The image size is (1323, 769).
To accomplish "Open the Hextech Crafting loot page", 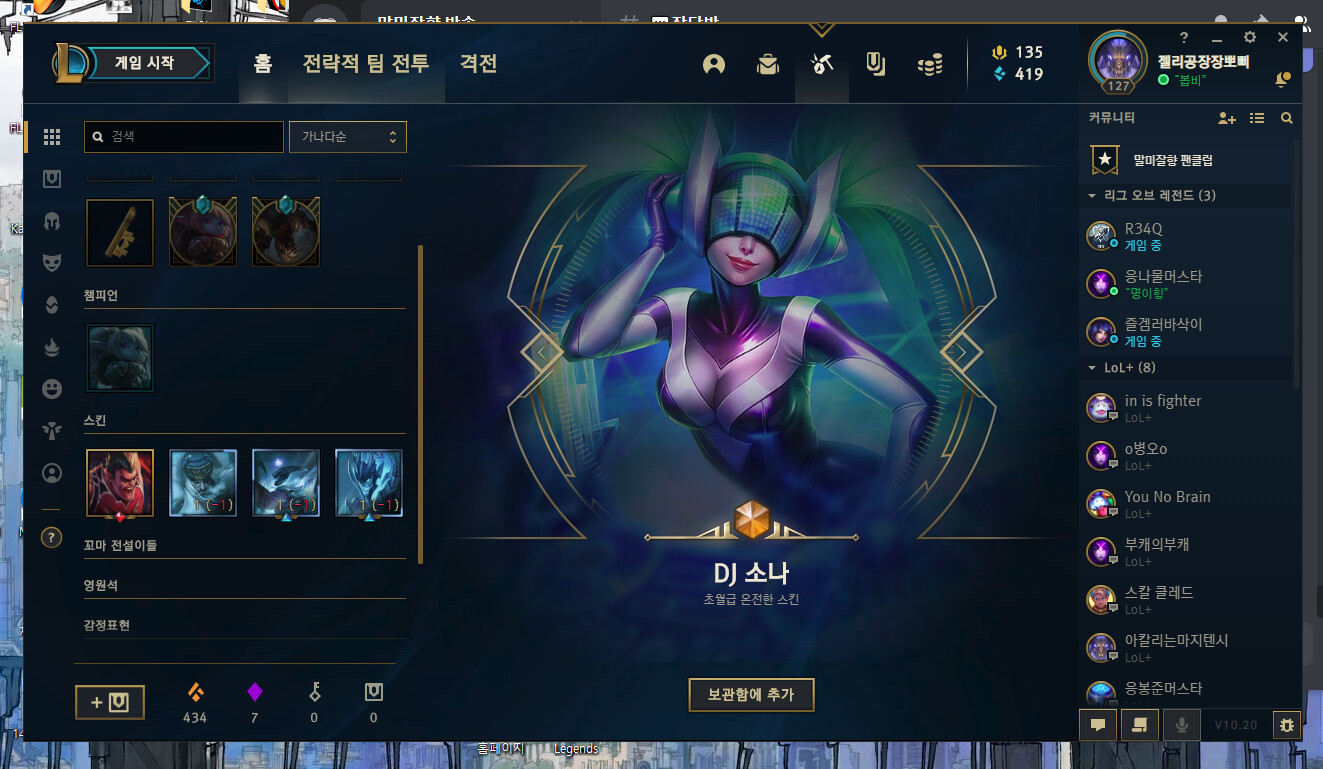I will coord(822,62).
